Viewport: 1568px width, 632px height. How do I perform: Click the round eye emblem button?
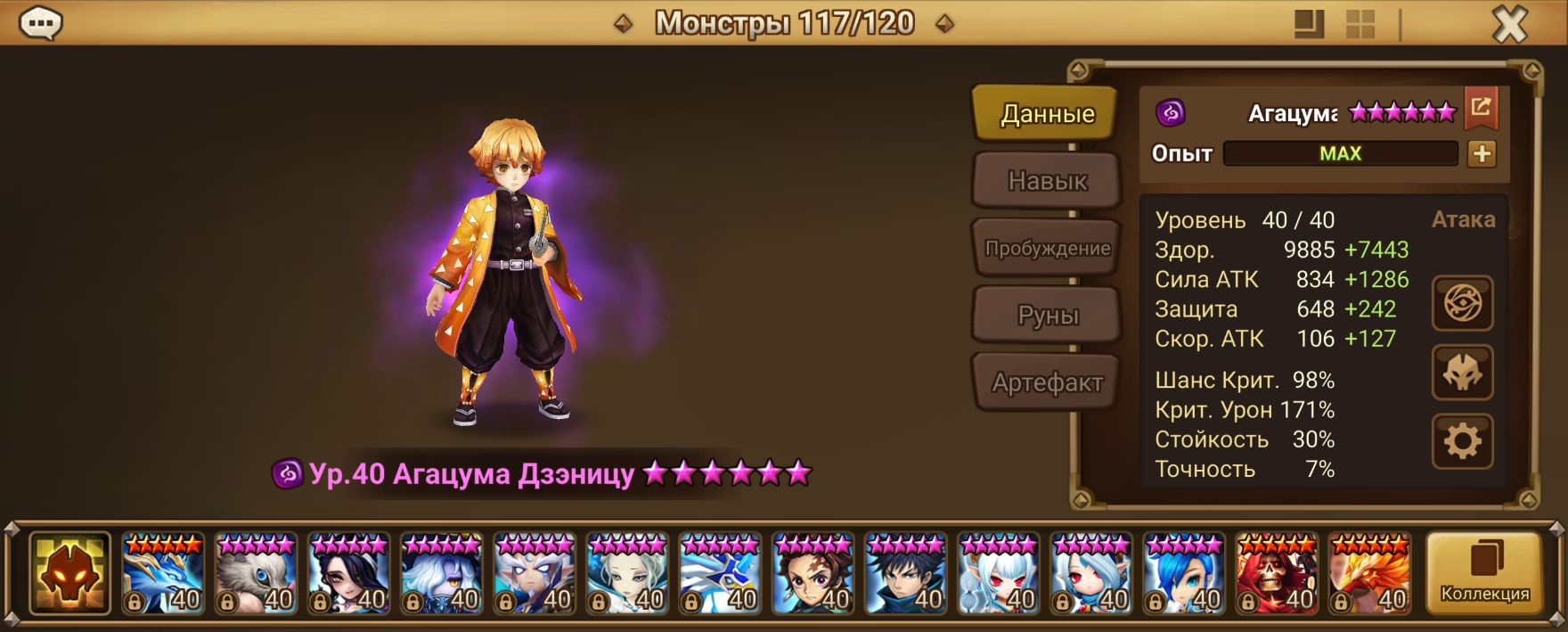[1462, 304]
